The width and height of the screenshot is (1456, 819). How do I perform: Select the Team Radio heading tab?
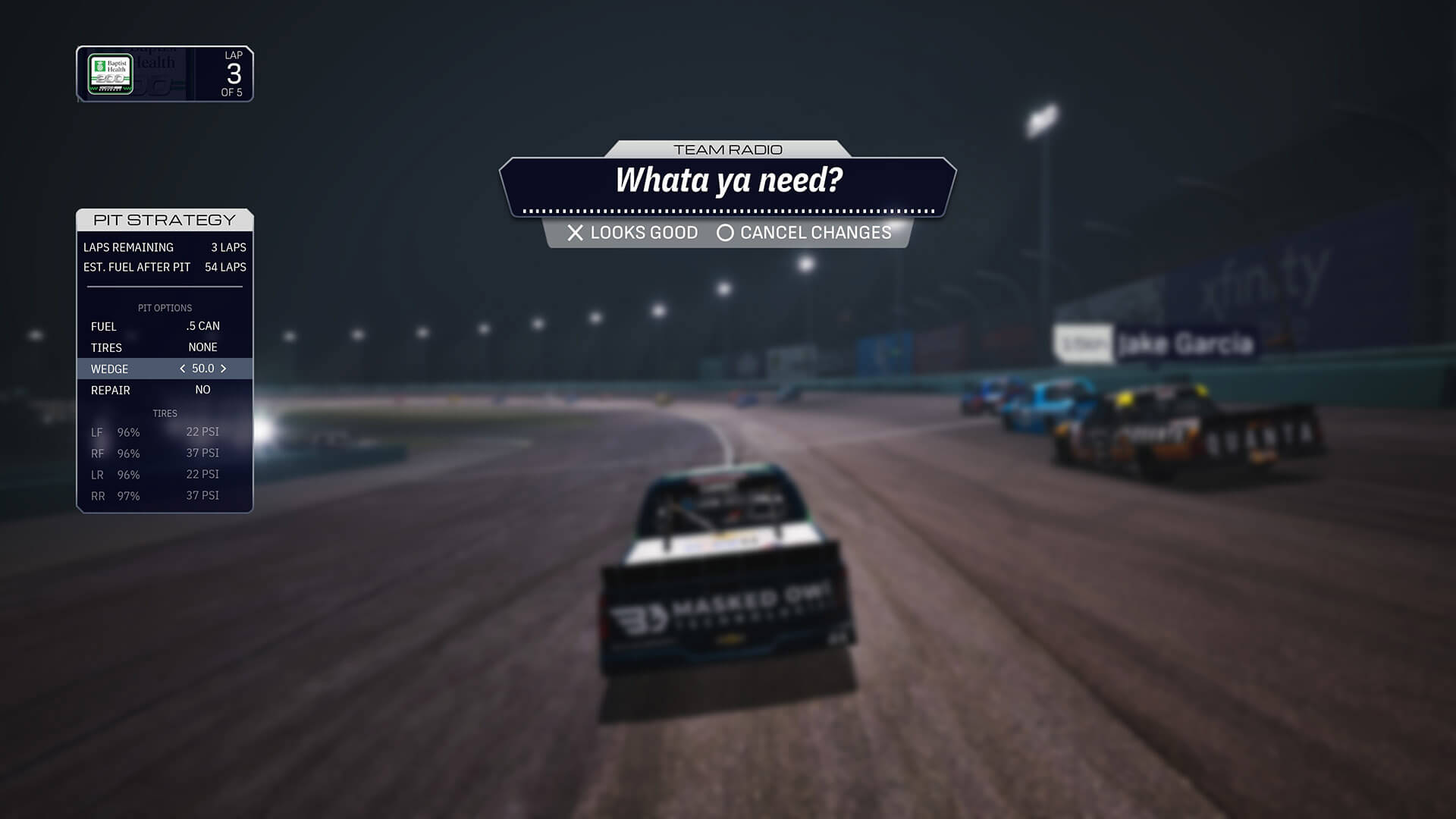coord(728,149)
